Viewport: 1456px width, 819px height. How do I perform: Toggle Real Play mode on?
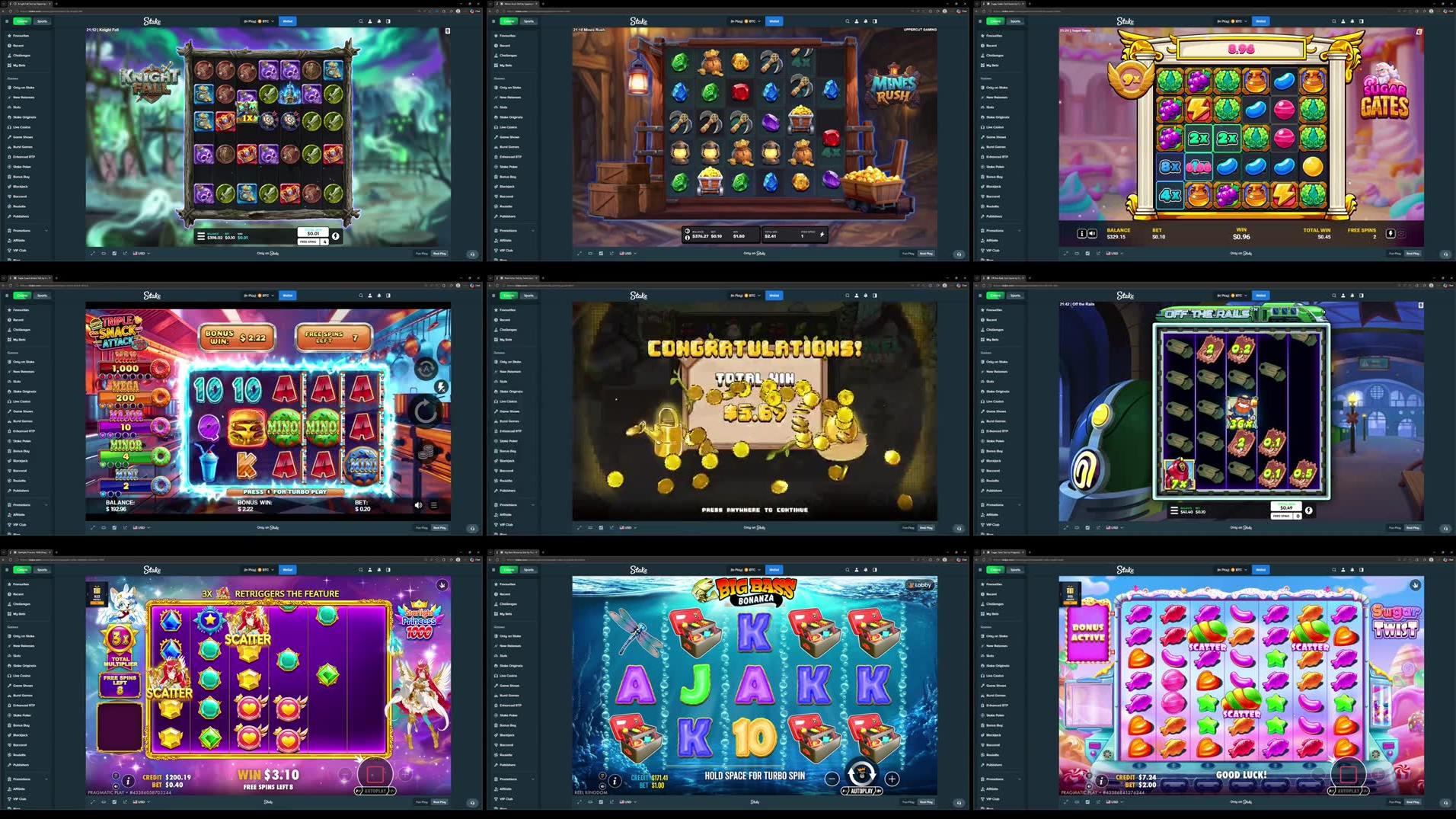click(x=440, y=253)
